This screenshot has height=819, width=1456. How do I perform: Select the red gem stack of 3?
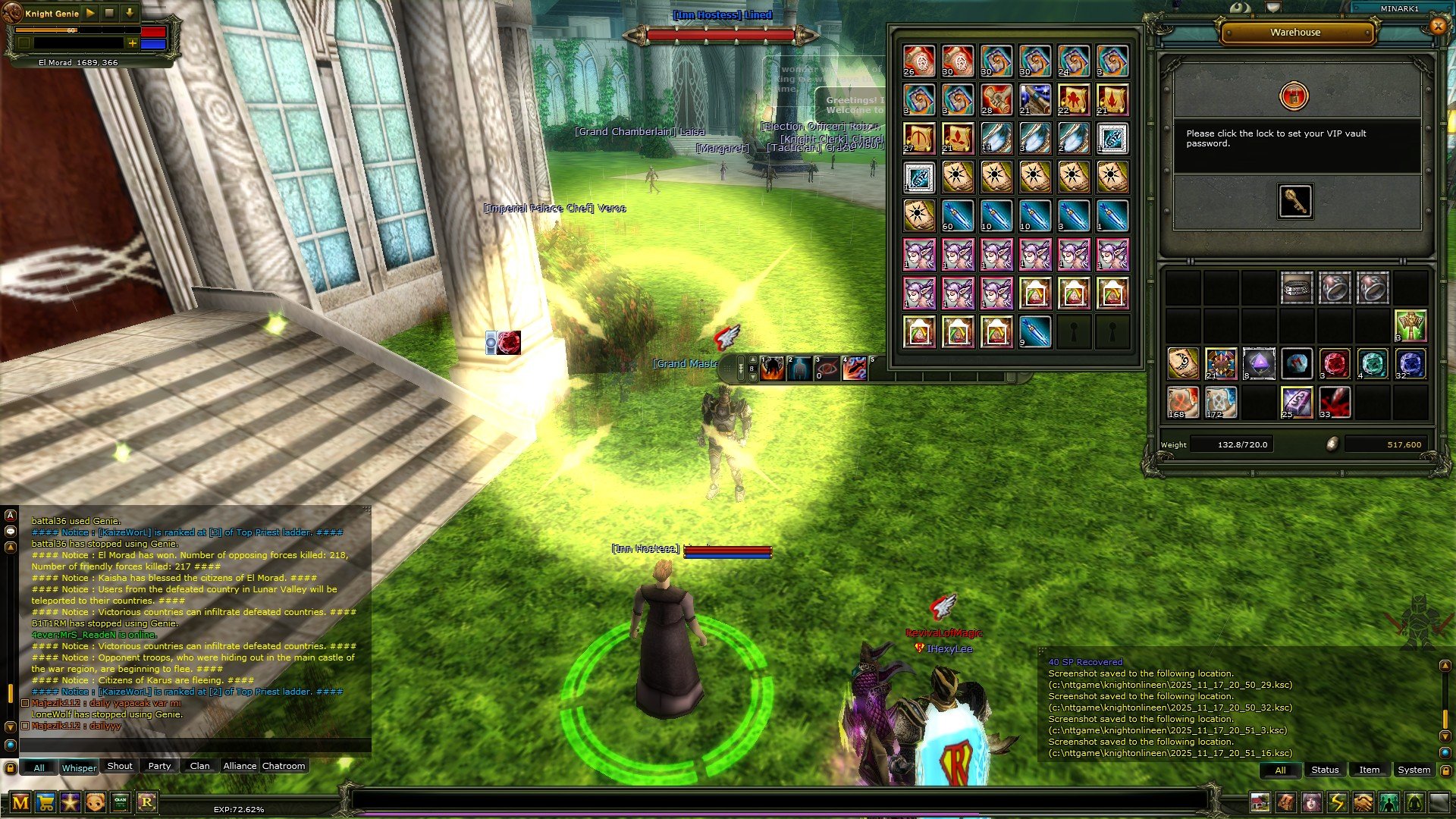[1335, 364]
